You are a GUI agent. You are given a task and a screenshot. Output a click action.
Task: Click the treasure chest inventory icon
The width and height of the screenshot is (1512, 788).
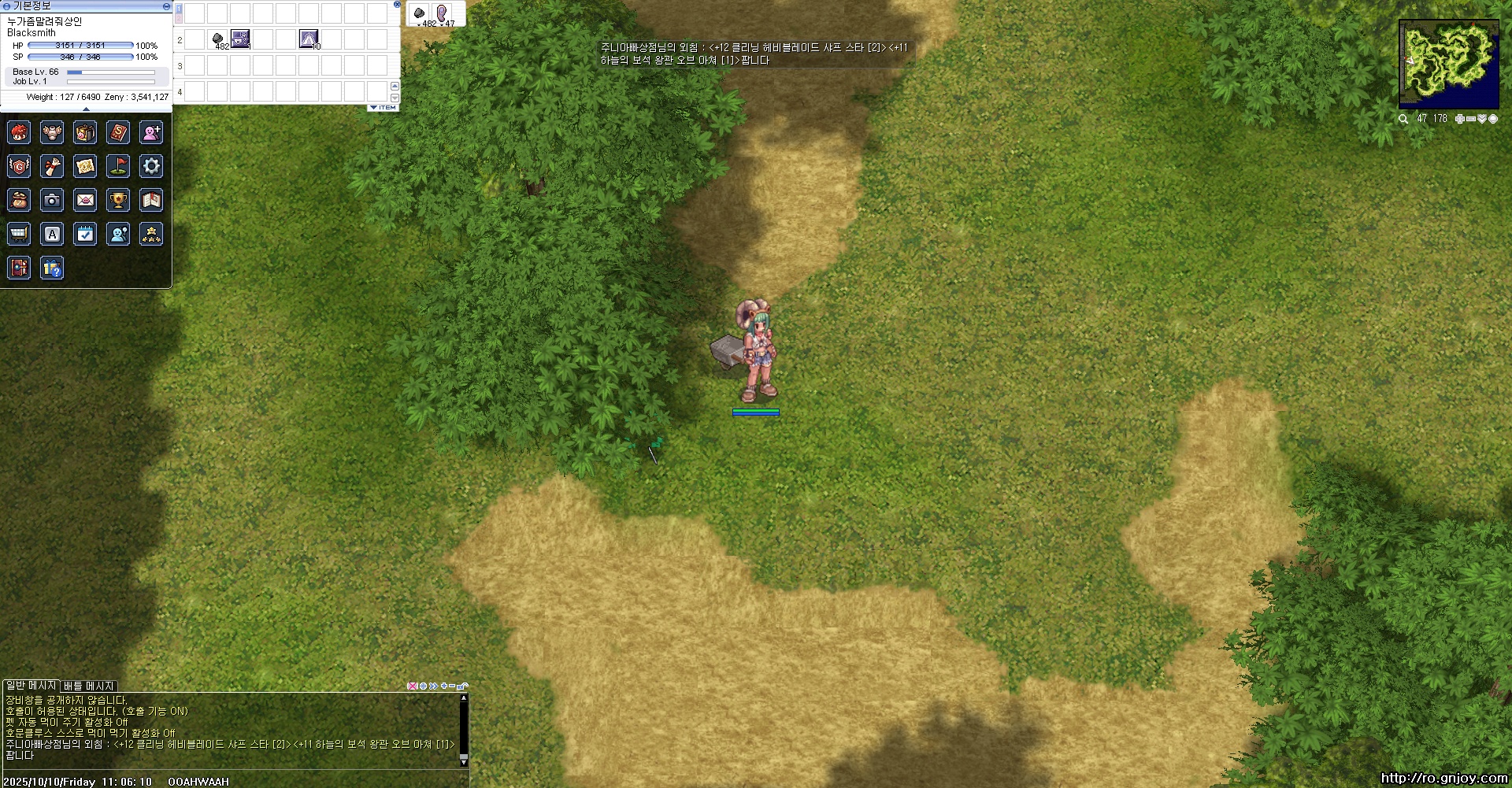pos(85,132)
